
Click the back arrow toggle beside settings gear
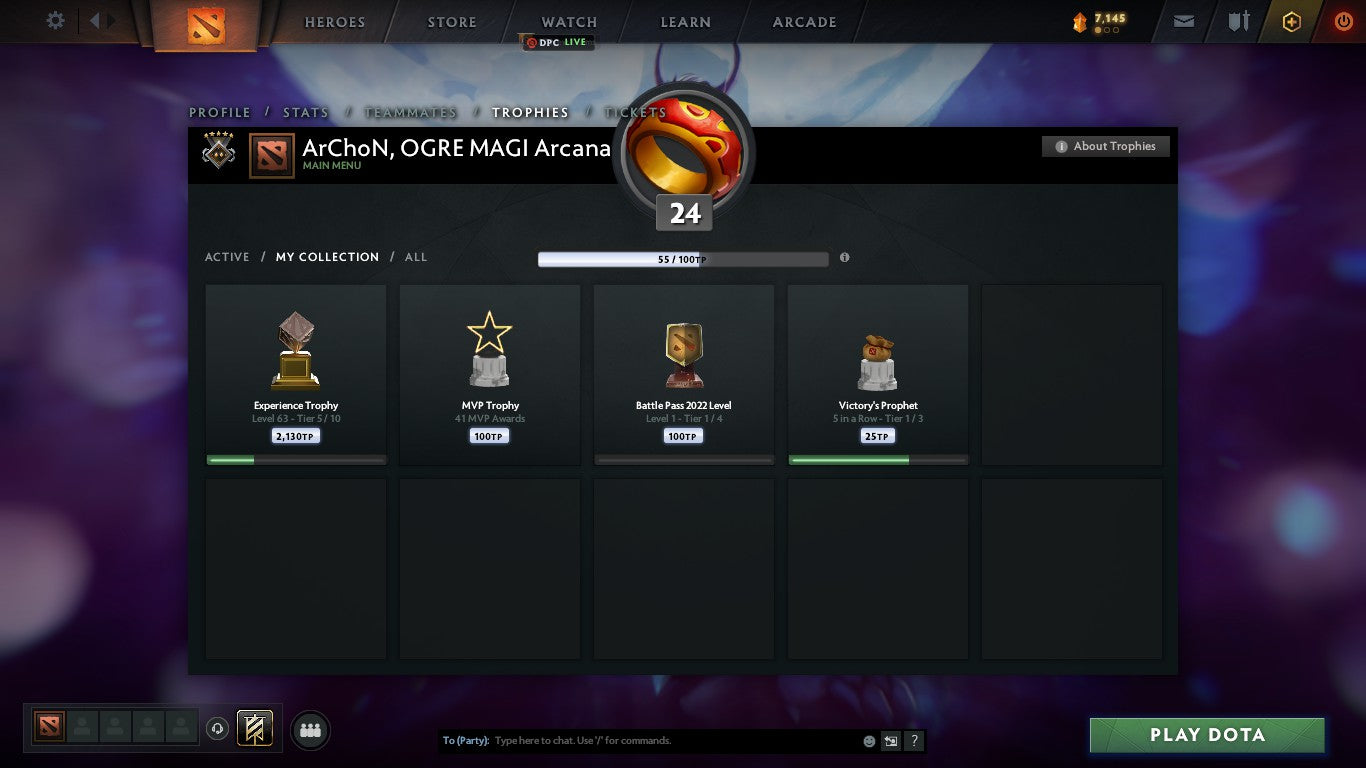pyautogui.click(x=93, y=19)
